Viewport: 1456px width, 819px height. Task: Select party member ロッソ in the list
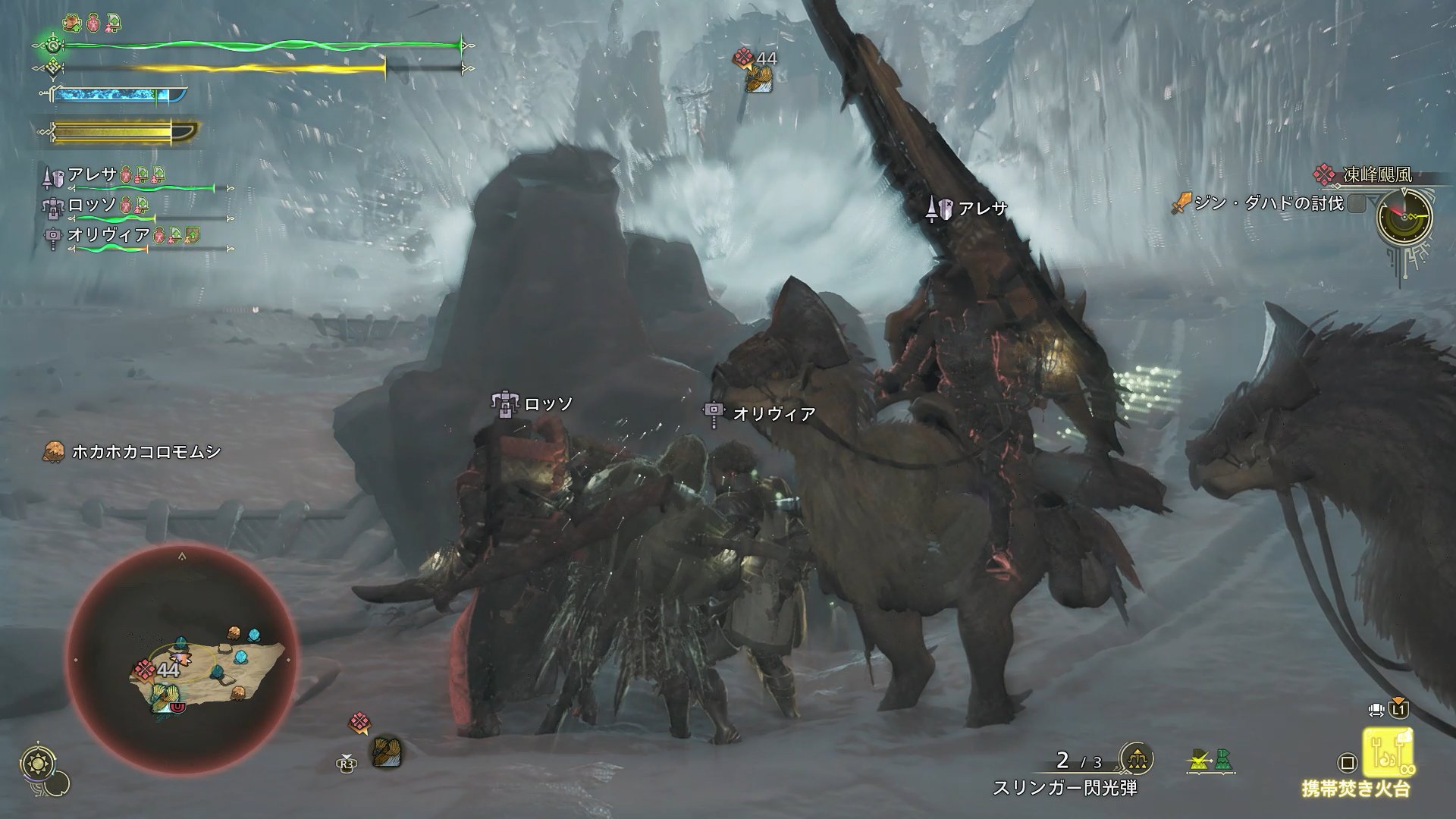point(91,206)
